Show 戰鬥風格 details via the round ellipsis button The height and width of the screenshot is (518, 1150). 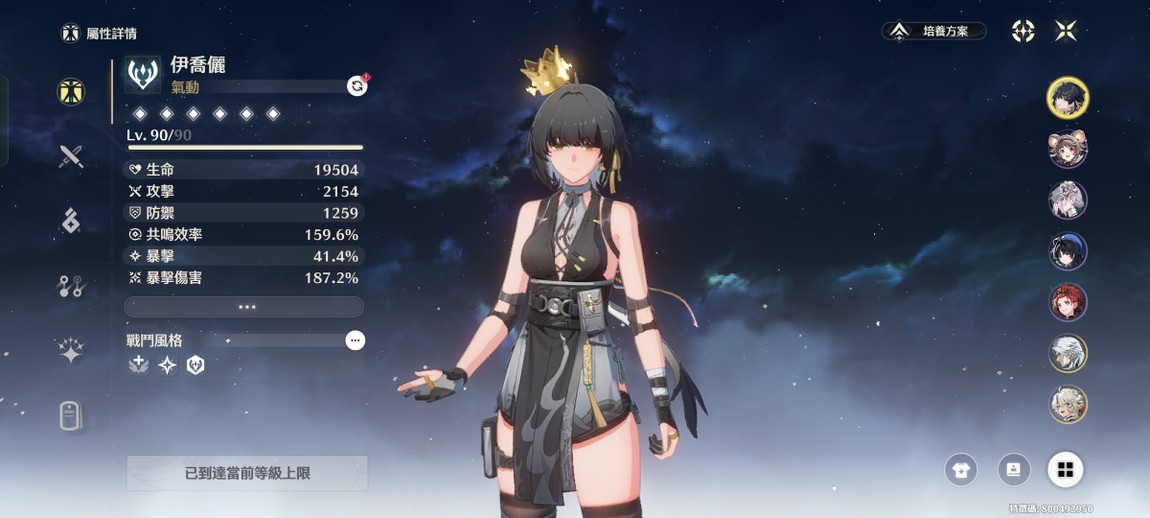tap(355, 341)
